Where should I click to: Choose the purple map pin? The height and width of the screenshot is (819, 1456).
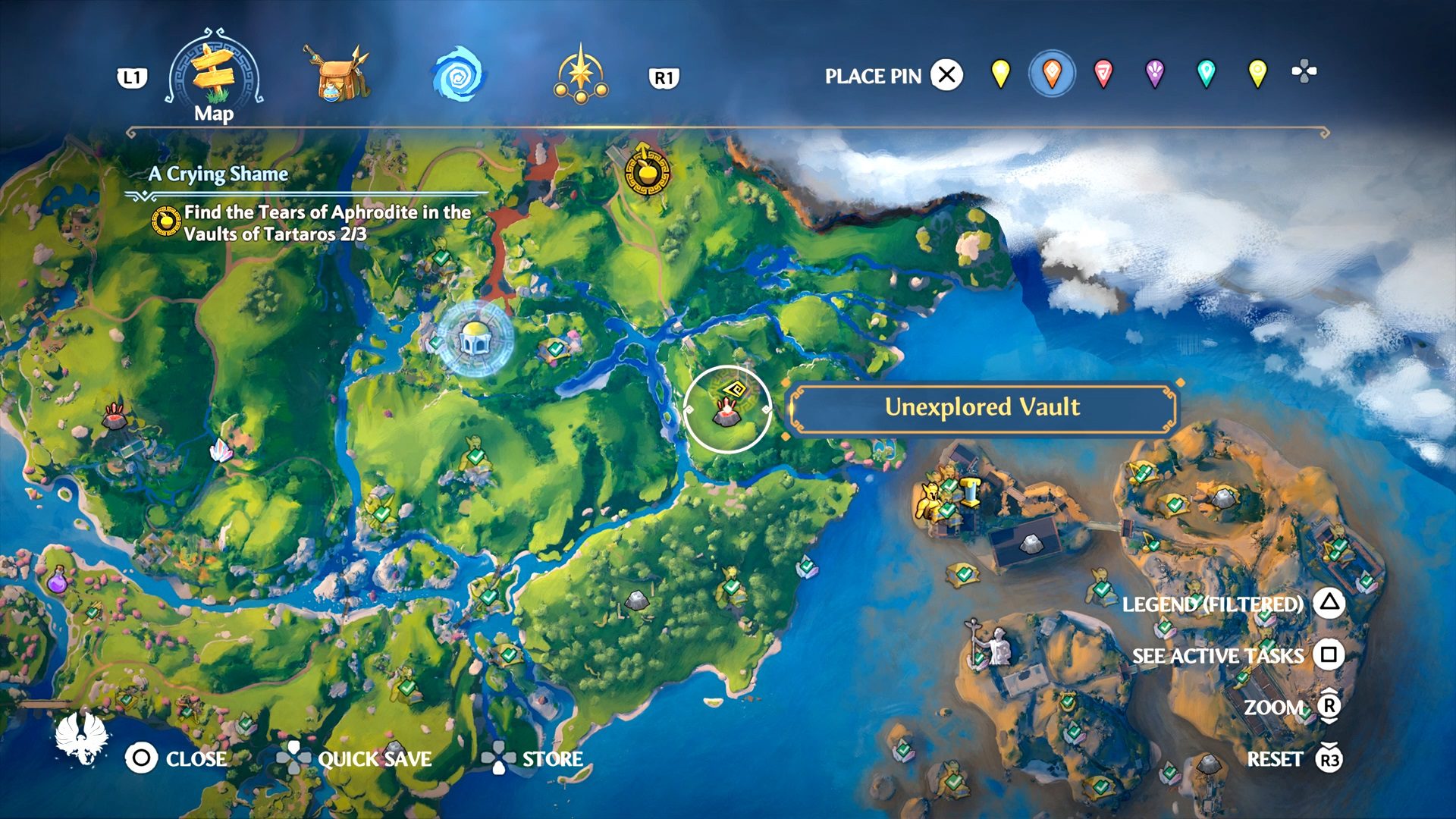(x=1154, y=74)
